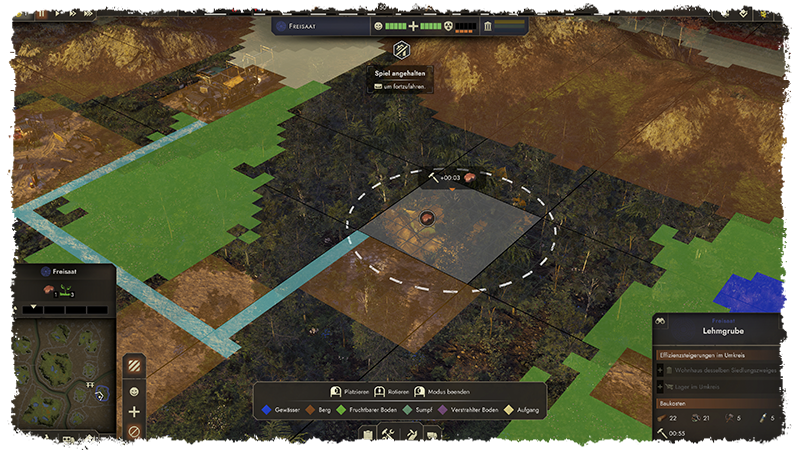The width and height of the screenshot is (800, 450).
Task: Set game speed to double fast-forward
Action: click(x=71, y=14)
